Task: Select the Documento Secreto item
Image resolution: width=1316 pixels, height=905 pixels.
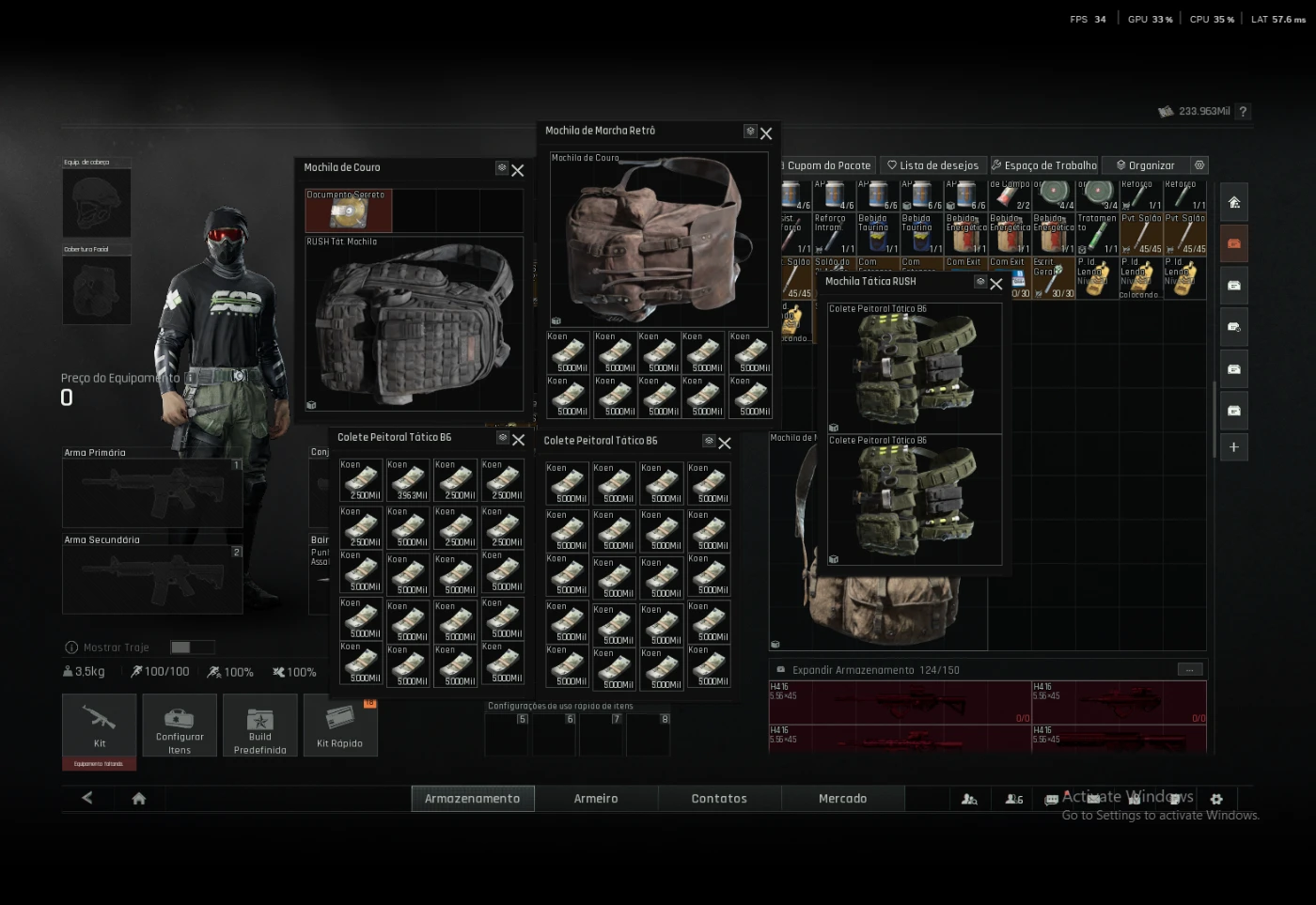Action: coord(348,211)
